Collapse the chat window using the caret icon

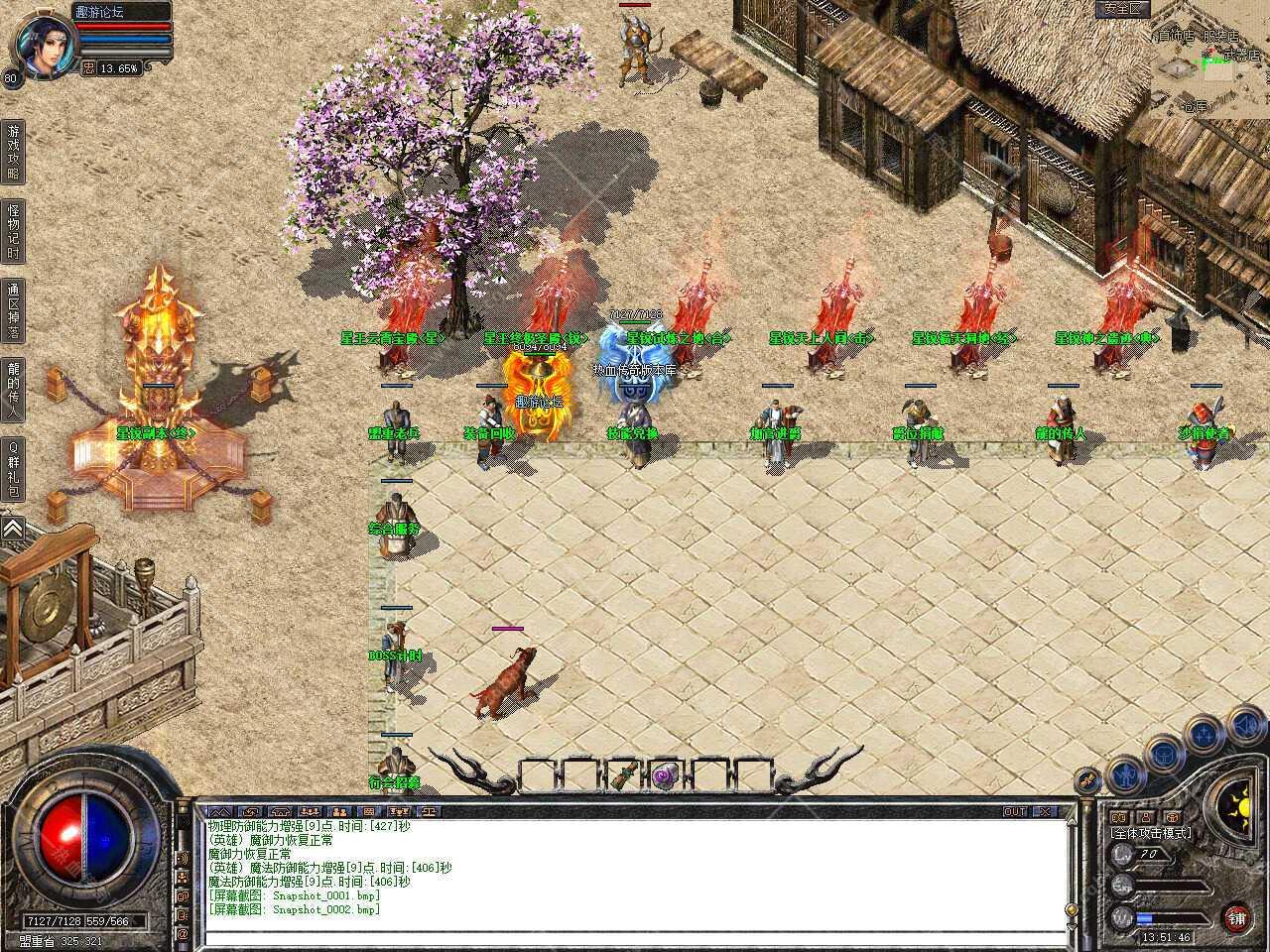[220, 811]
